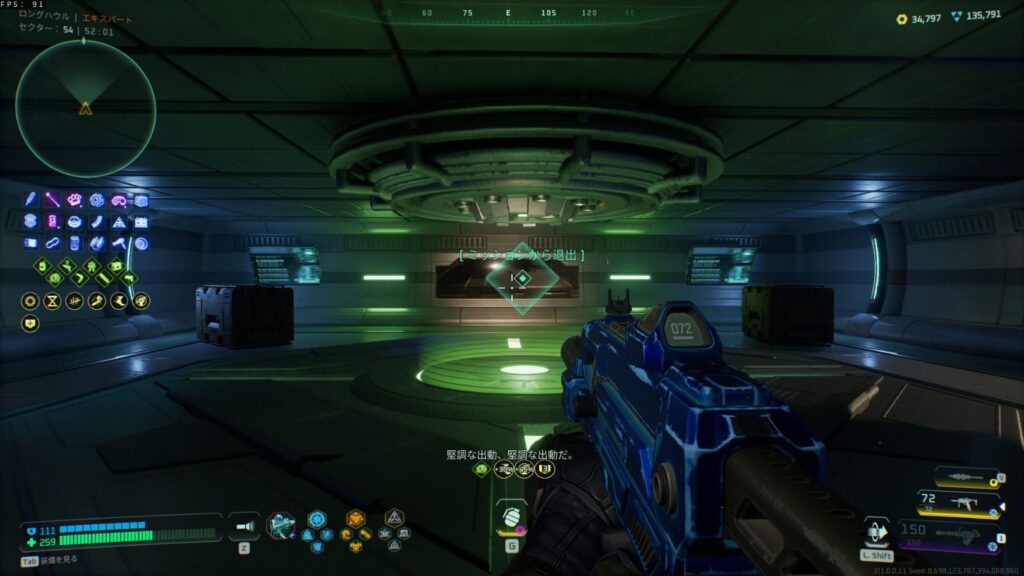1024x576 pixels.
Task: Select the SMG weapon slot with 72 ammo
Action: pos(964,502)
